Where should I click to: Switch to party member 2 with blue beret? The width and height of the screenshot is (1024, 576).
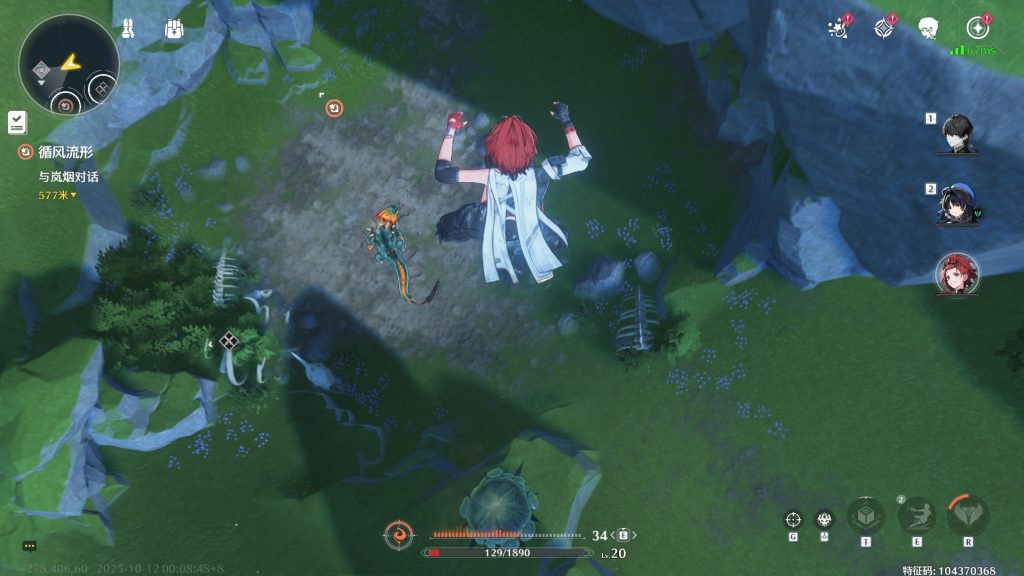click(957, 204)
